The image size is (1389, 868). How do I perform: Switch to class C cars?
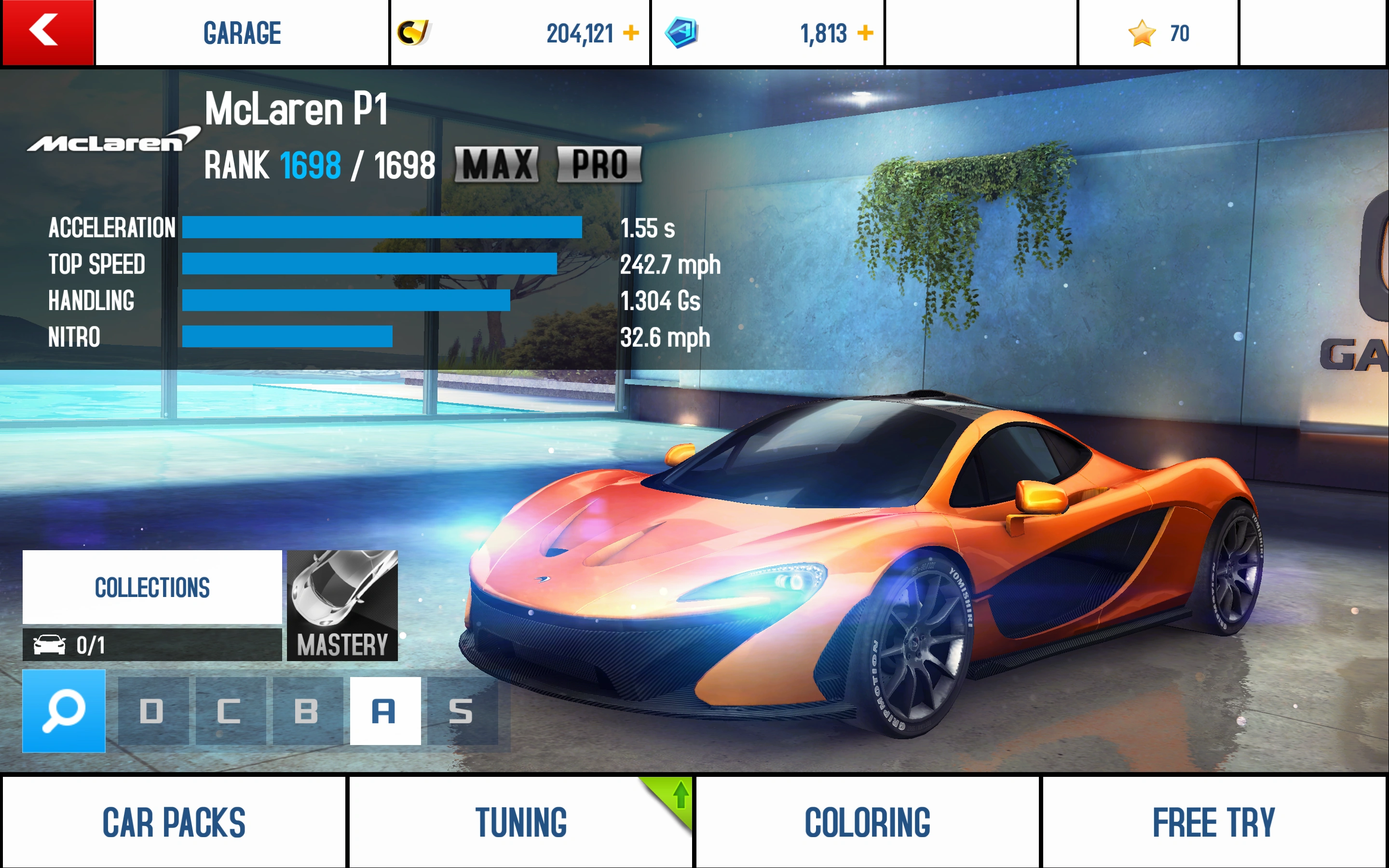point(230,711)
